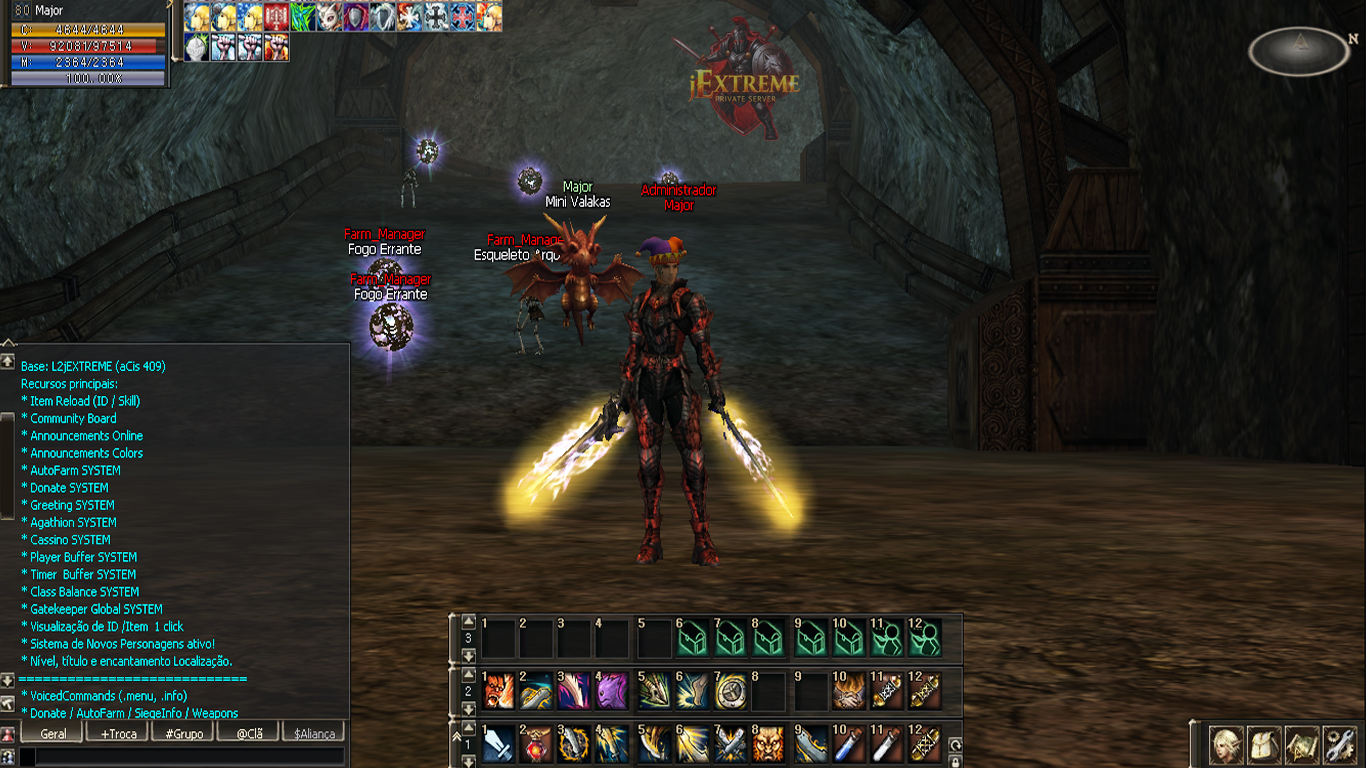Open the map scroll button
Screen dimensions: 1366x768
(x=1302, y=745)
